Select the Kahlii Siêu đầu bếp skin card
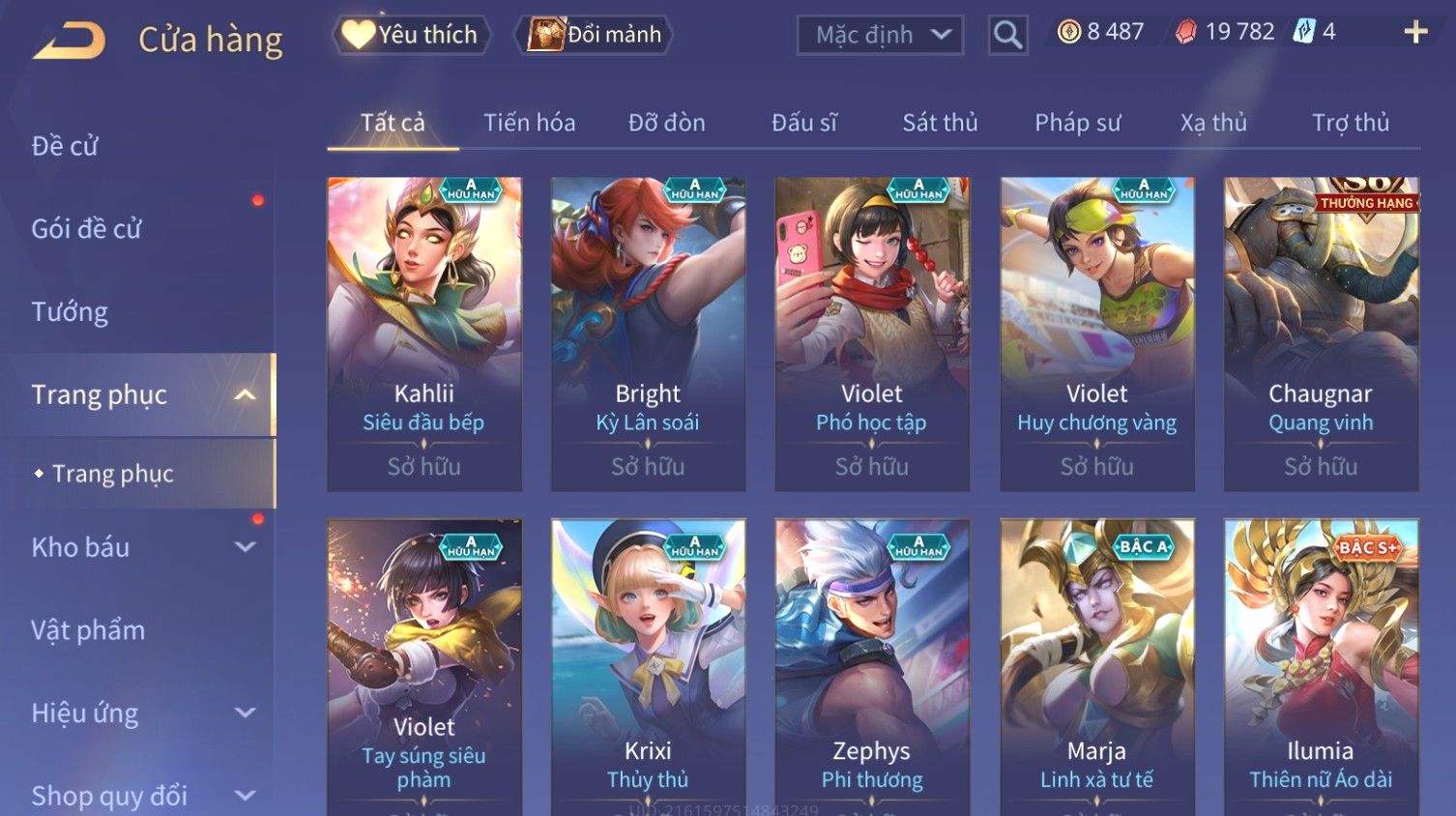The height and width of the screenshot is (816, 1456). click(x=424, y=334)
